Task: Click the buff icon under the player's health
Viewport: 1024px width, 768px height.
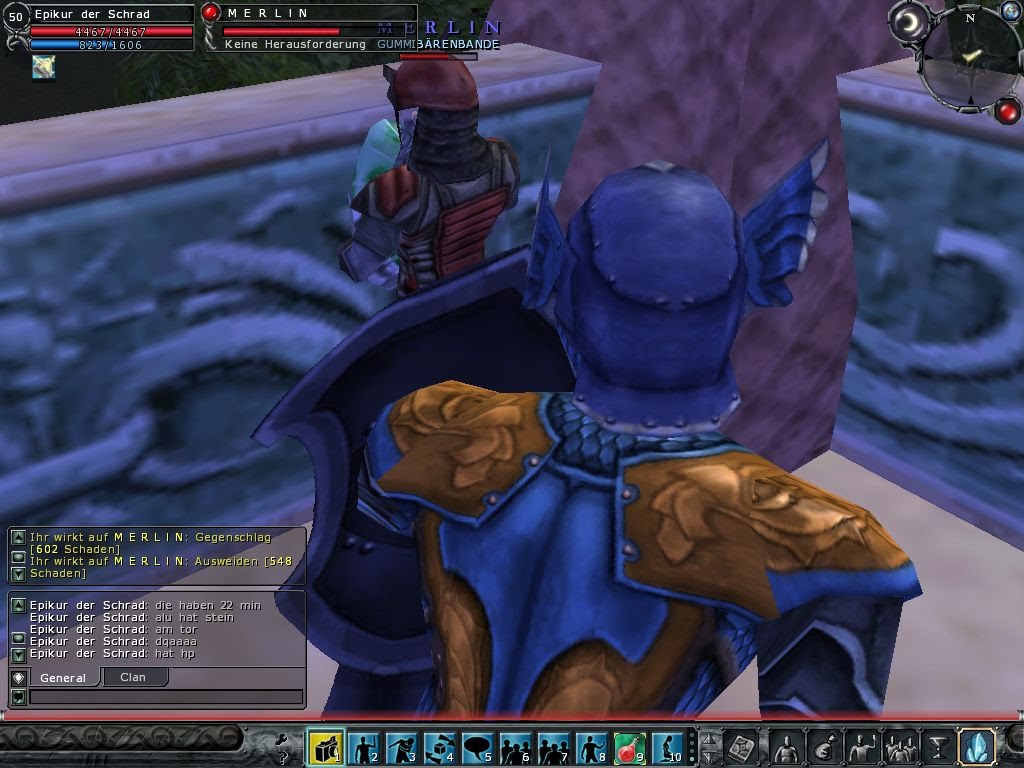Action: coord(43,67)
